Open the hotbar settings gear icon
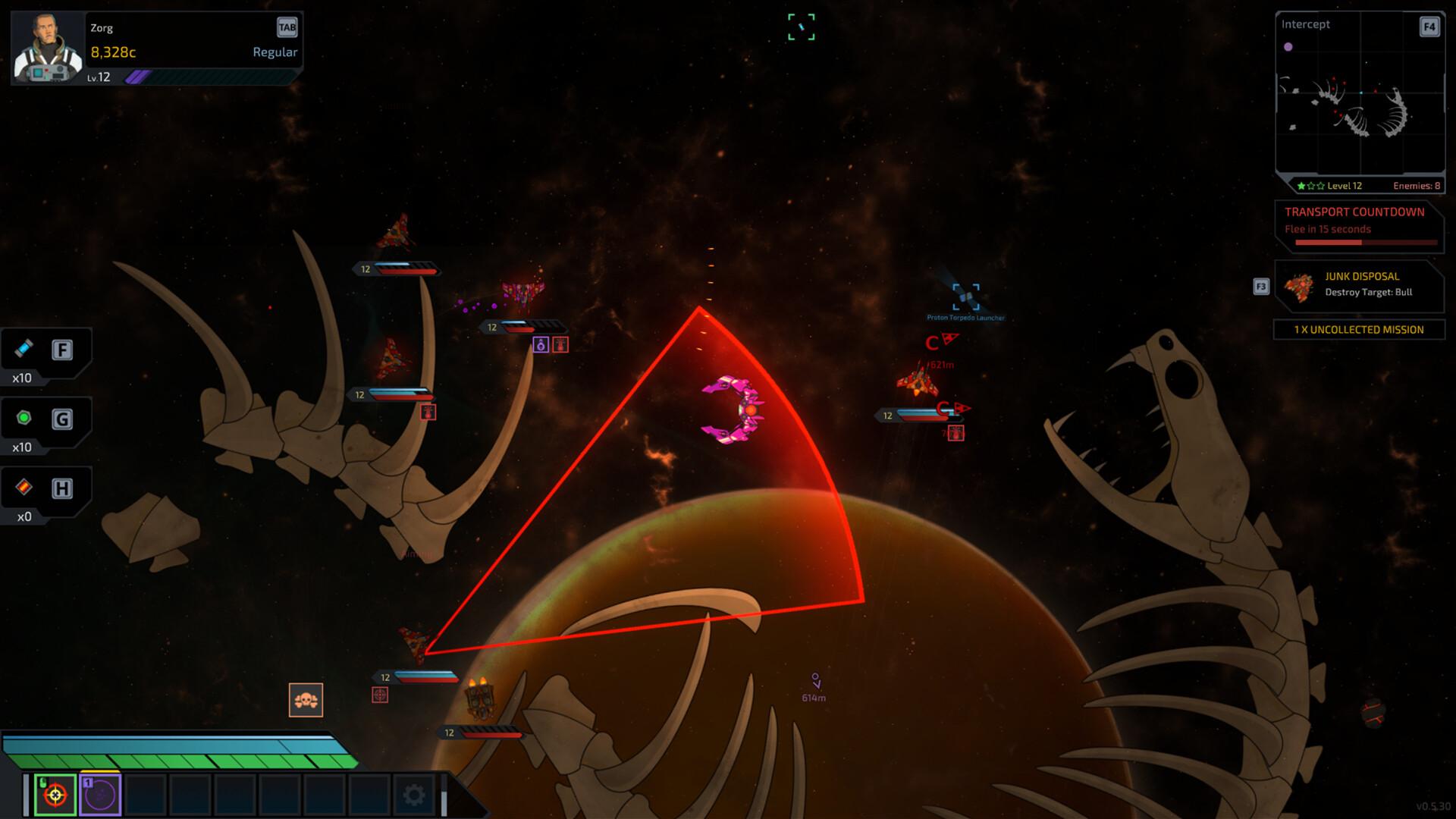 pos(413,794)
